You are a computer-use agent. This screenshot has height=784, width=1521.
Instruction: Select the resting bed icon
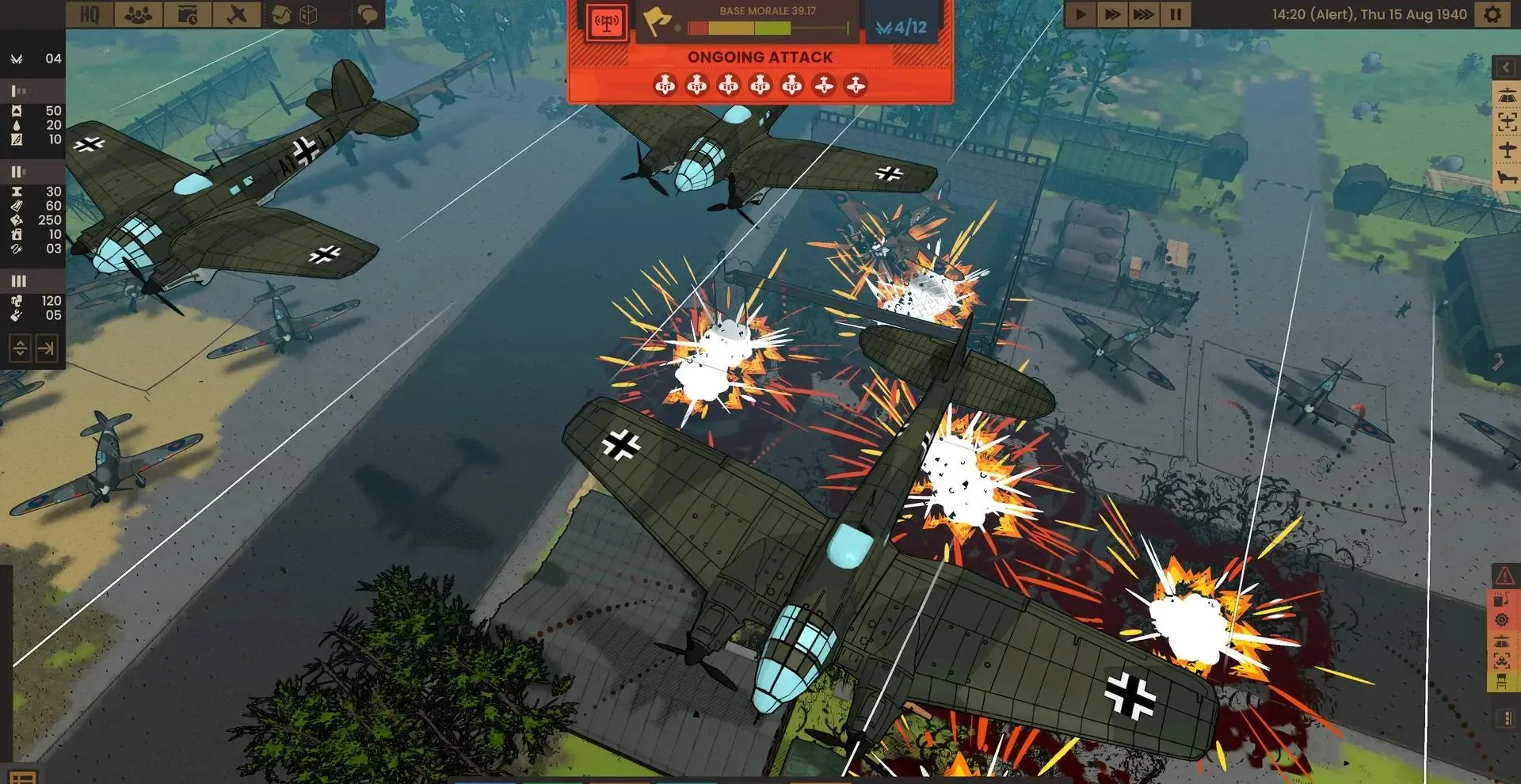click(1506, 177)
